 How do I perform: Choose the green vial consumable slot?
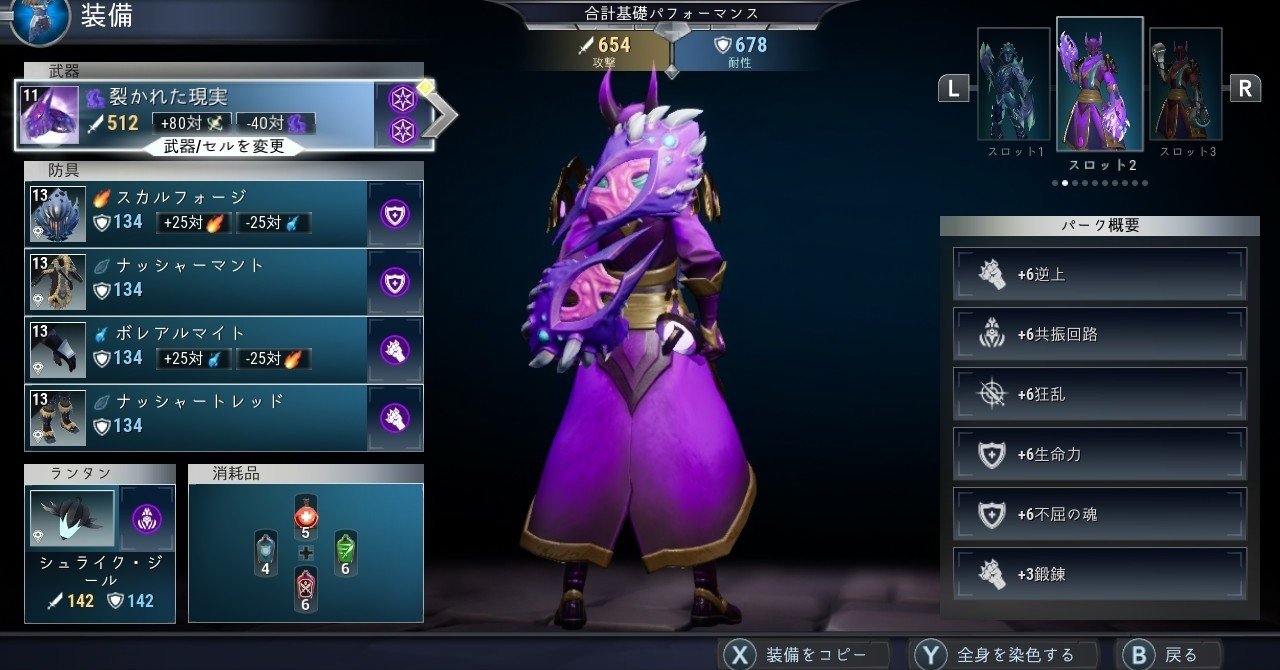344,552
